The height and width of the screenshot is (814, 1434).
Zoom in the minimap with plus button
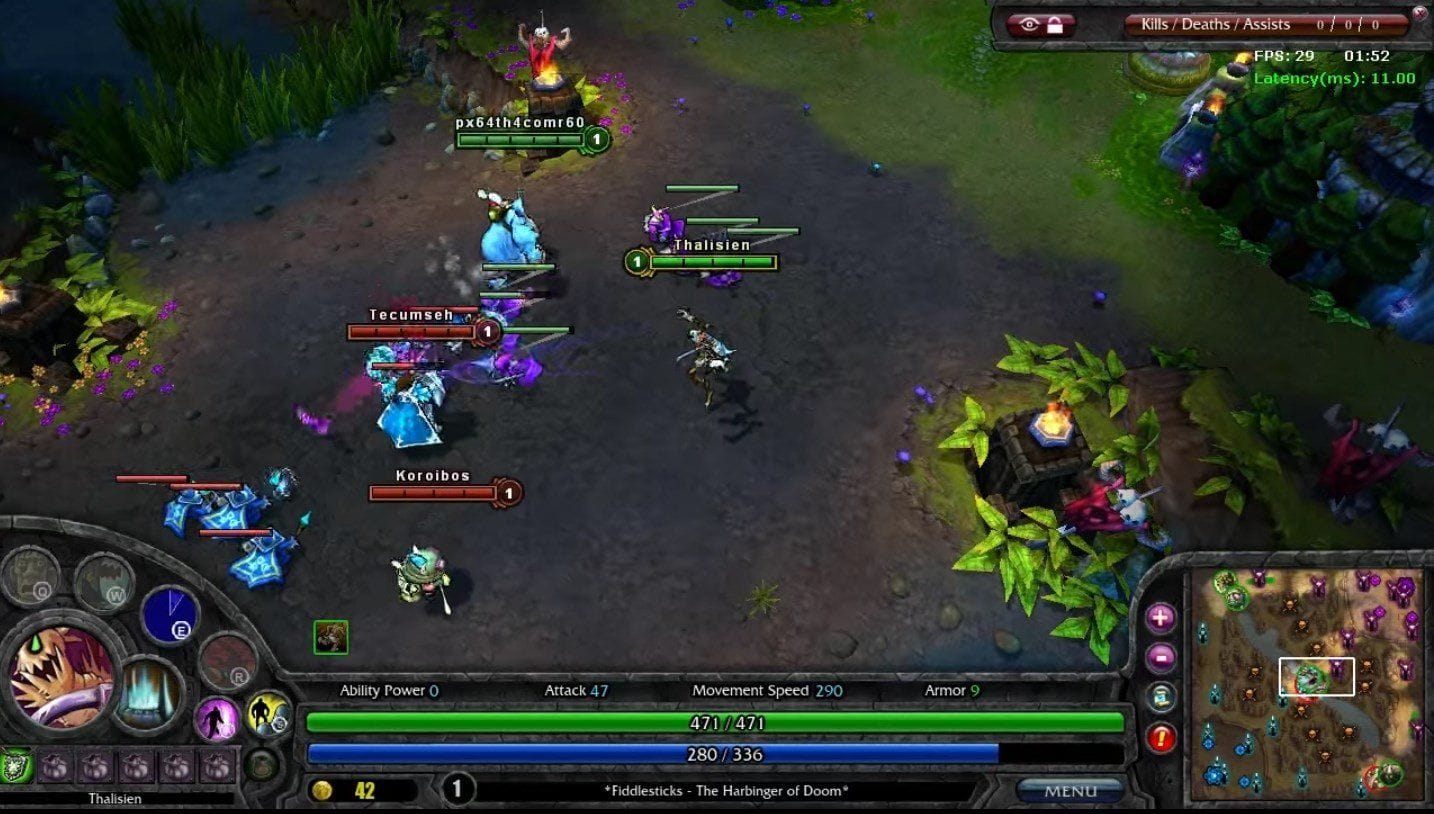pyautogui.click(x=1160, y=618)
